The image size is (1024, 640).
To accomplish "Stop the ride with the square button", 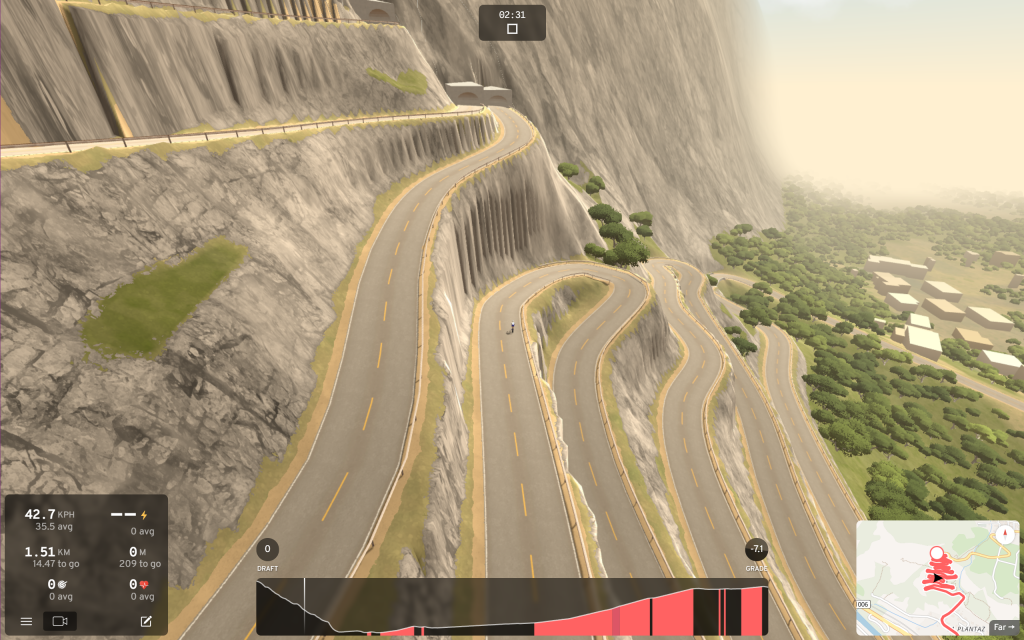I will 512,29.
